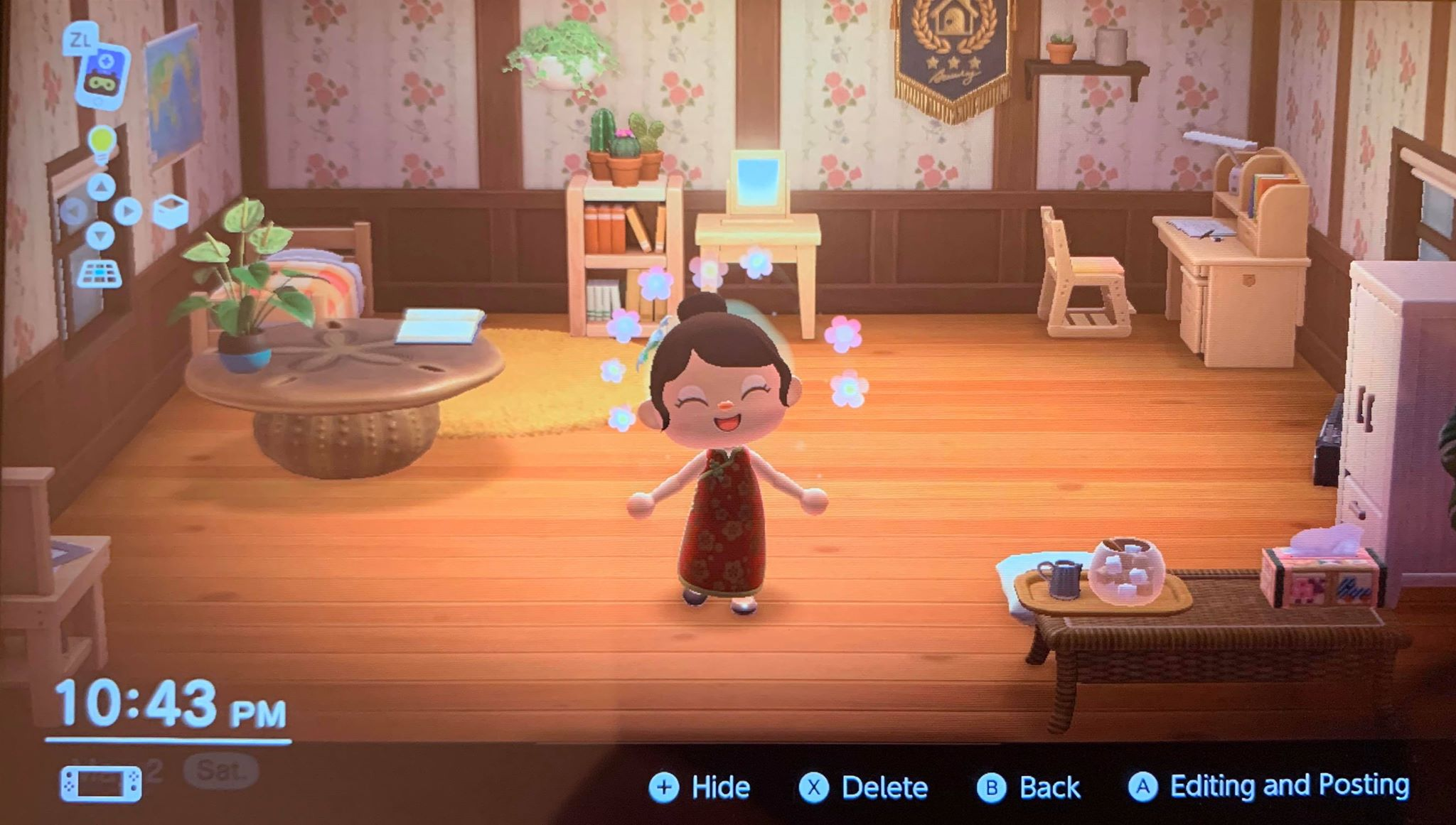Select the room grid view icon
This screenshot has width=1456, height=825.
pyautogui.click(x=99, y=274)
